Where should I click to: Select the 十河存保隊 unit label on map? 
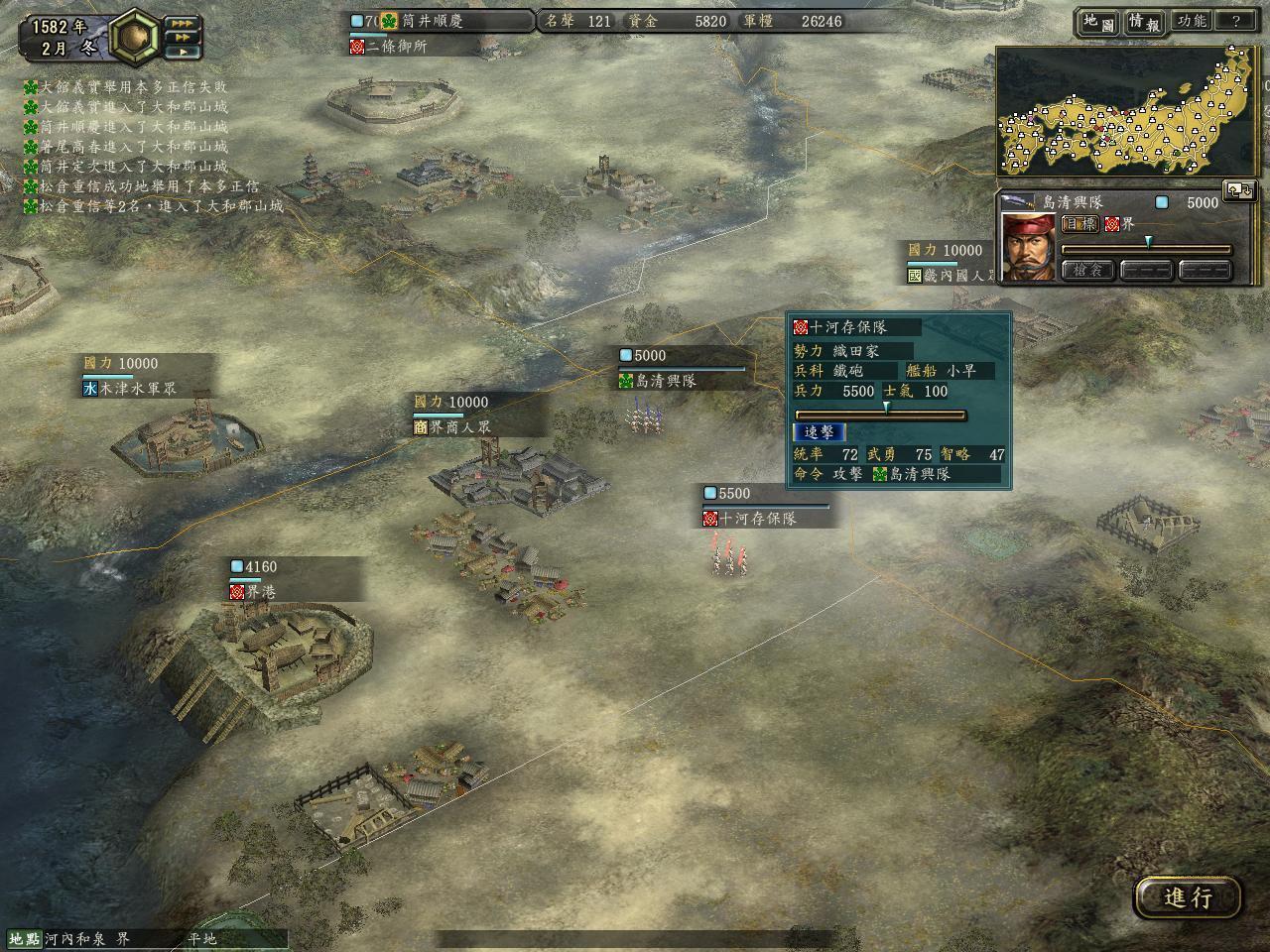tap(756, 519)
